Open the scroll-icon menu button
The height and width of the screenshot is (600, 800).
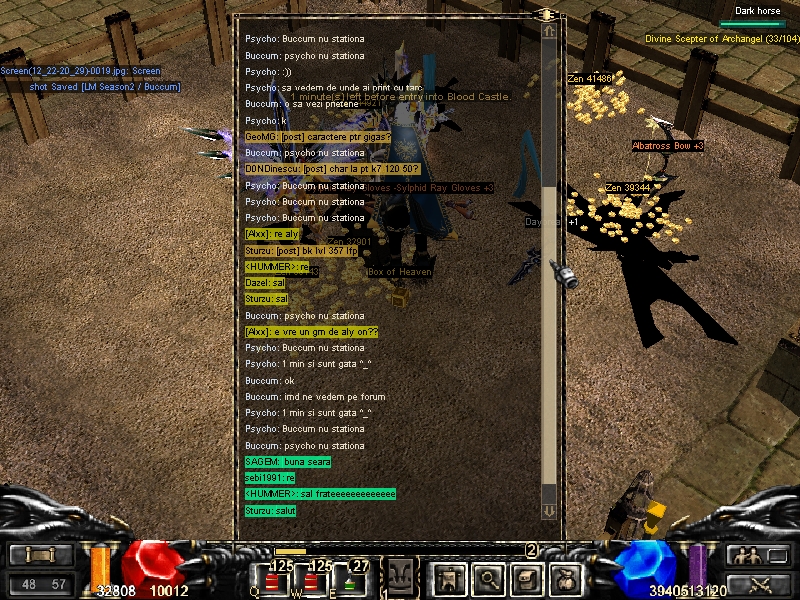[x=527, y=578]
